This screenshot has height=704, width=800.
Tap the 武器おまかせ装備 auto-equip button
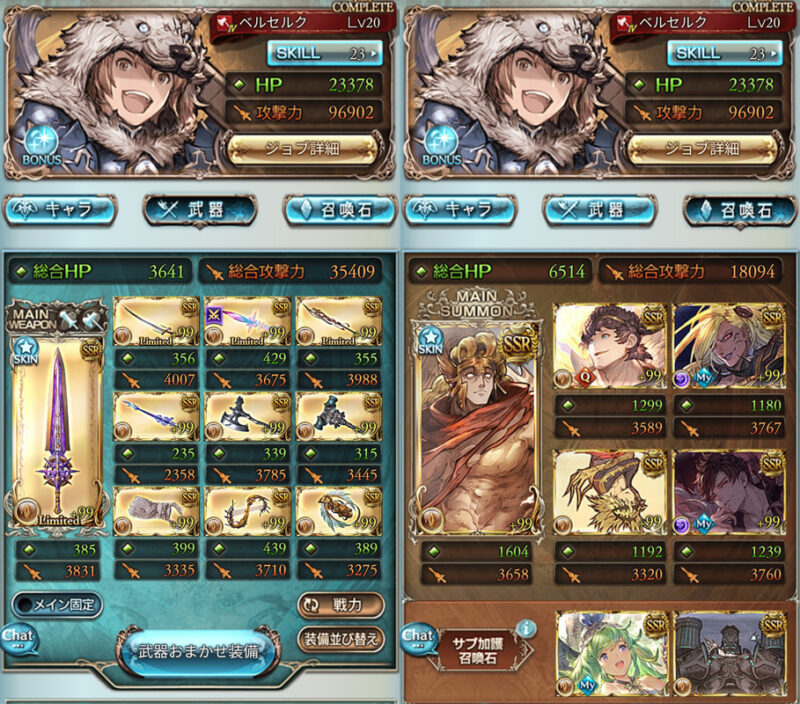pos(196,650)
